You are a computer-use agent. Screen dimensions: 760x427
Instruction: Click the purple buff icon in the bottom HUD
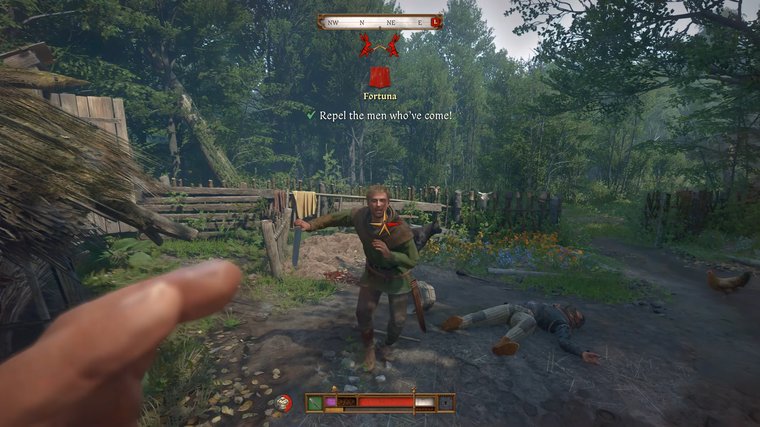pos(331,401)
